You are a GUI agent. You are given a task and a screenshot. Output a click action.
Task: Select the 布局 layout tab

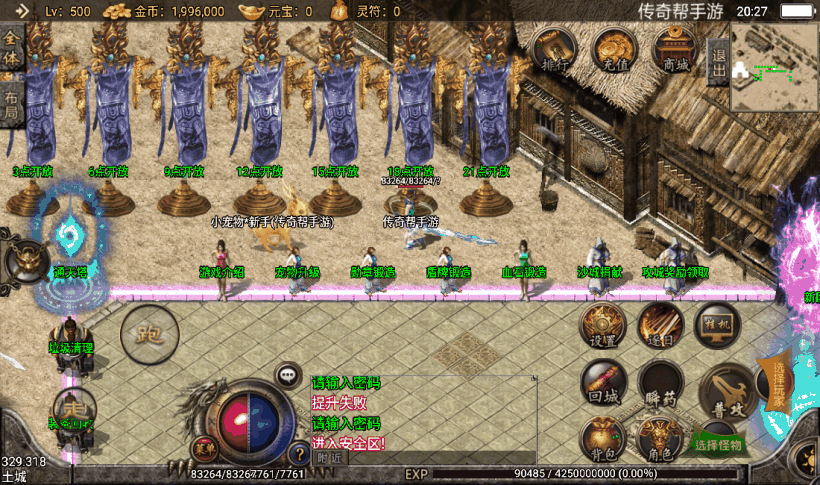pyautogui.click(x=11, y=104)
